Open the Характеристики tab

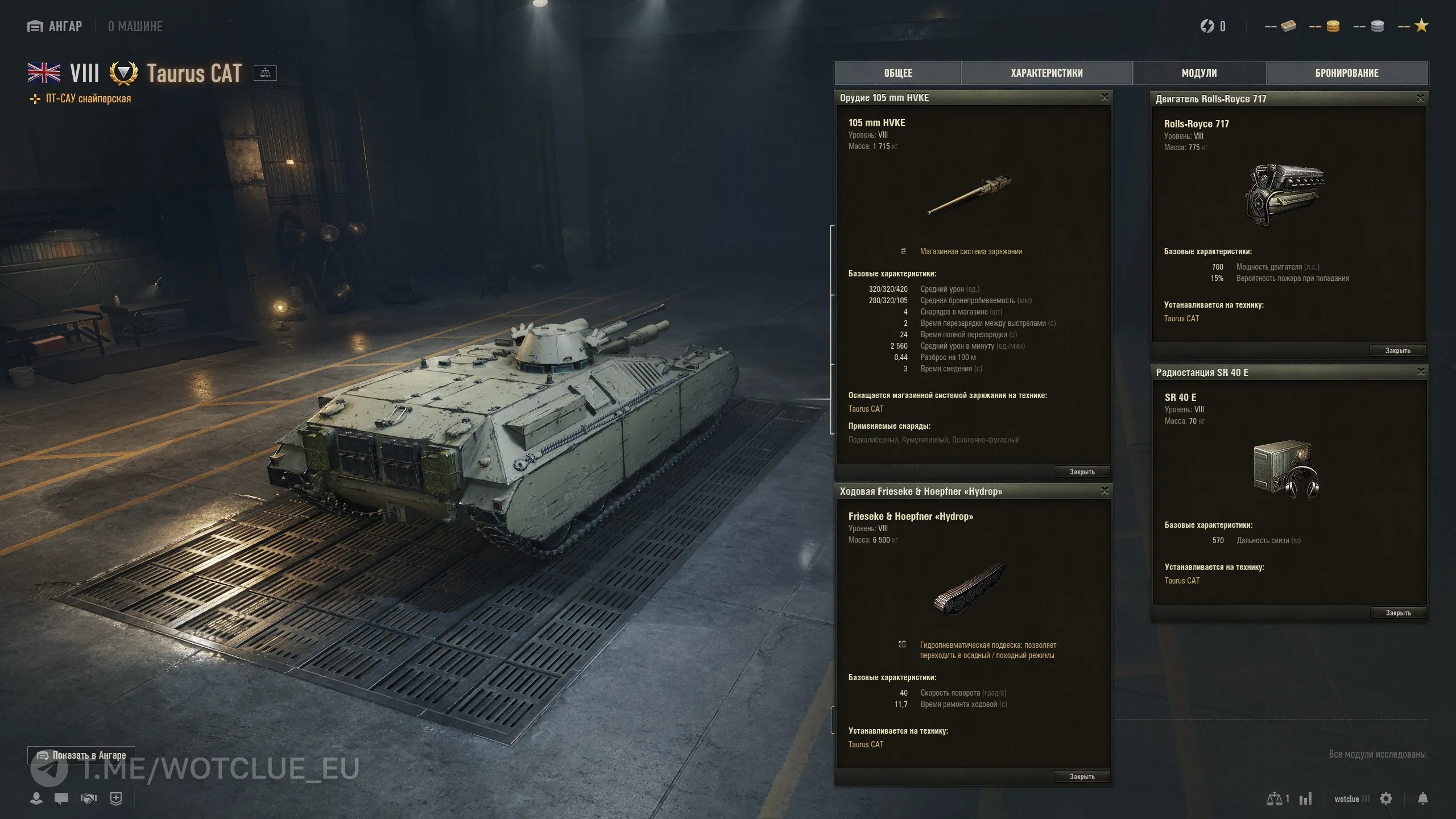coord(1046,73)
